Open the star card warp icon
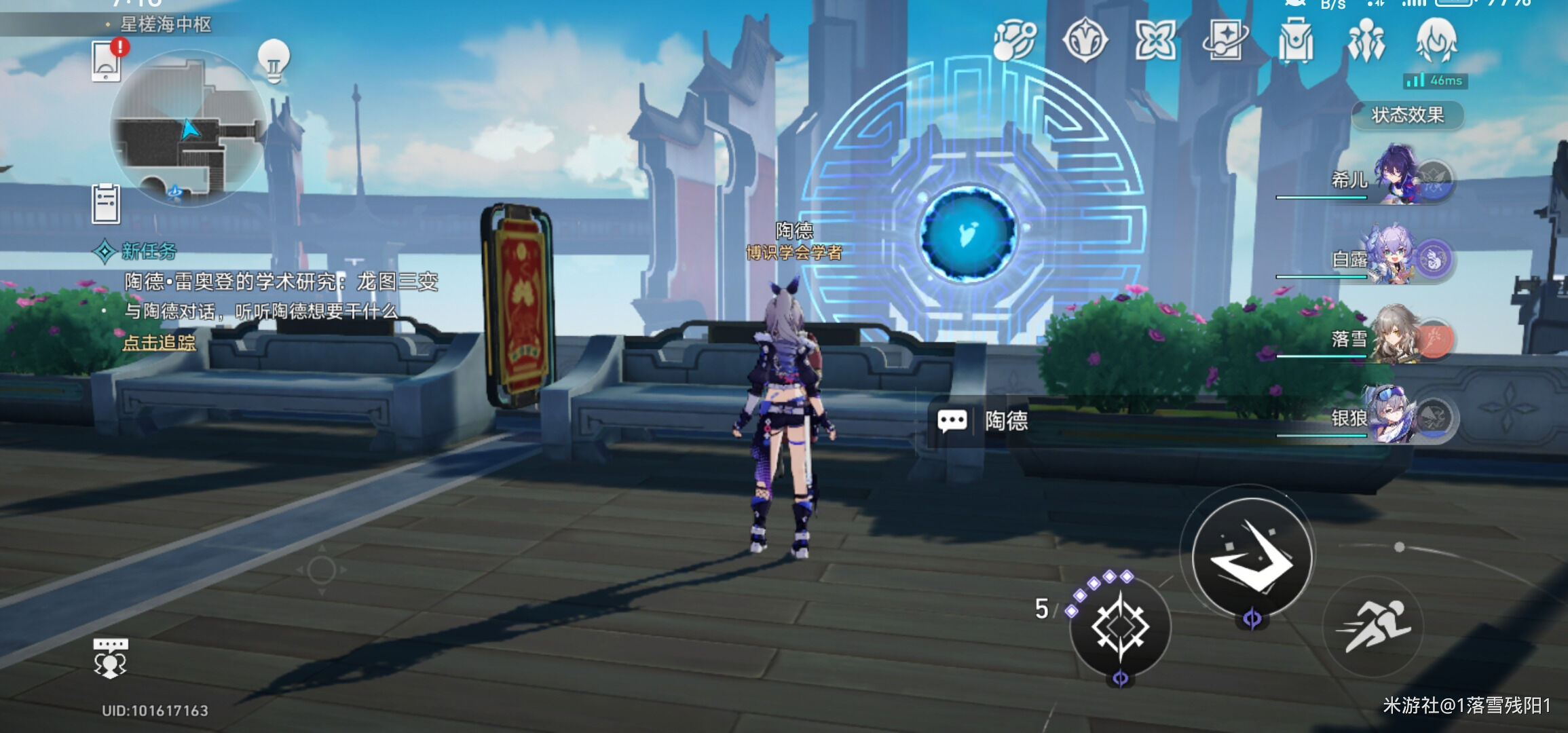1568x733 pixels. [1225, 41]
